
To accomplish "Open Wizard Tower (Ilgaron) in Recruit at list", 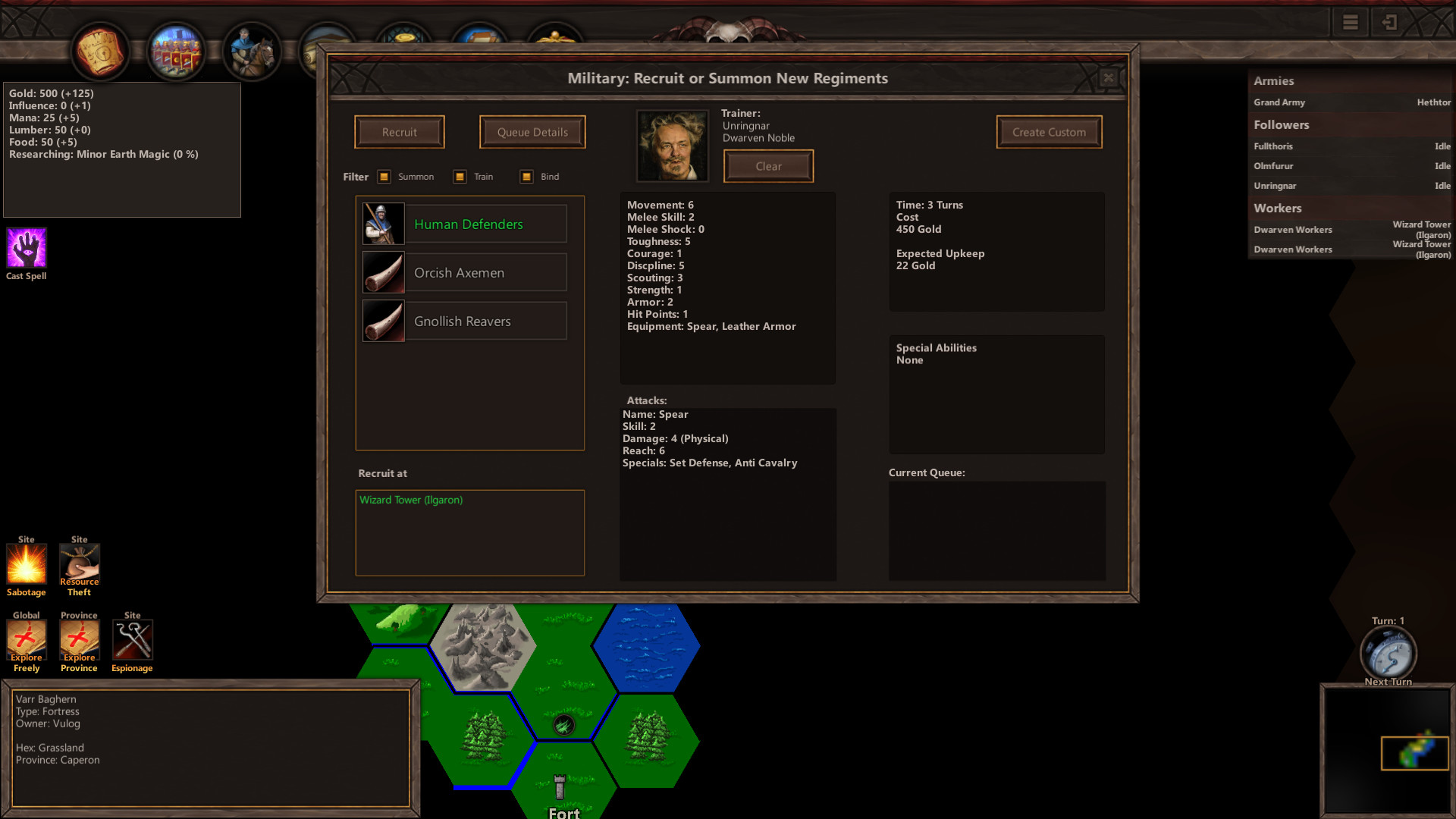I will [412, 500].
